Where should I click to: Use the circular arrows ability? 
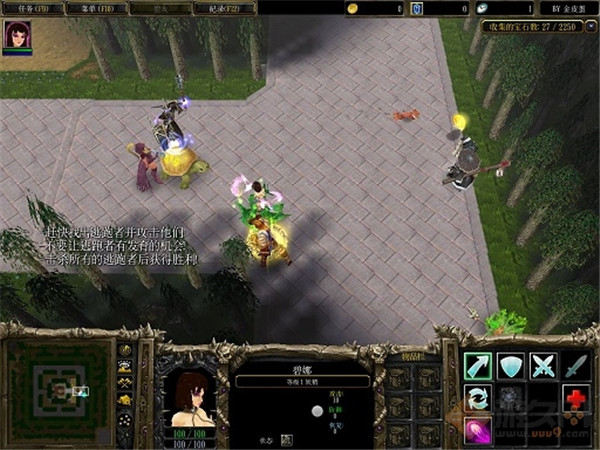[x=478, y=399]
